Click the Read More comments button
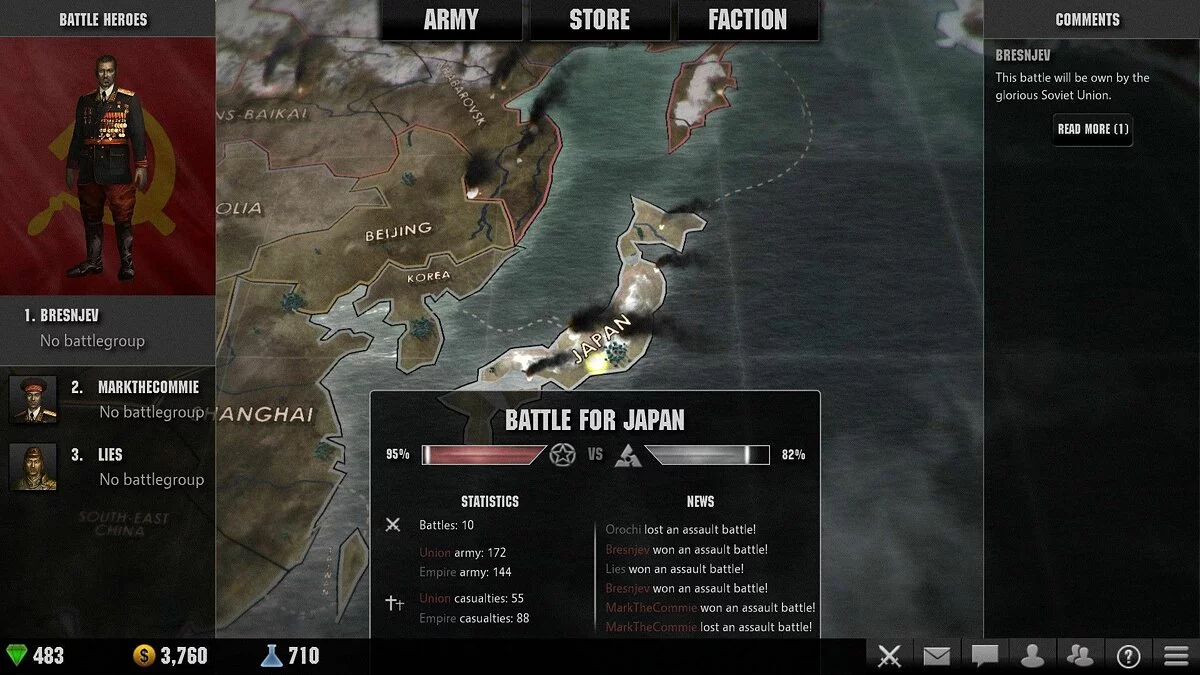 (x=1092, y=129)
